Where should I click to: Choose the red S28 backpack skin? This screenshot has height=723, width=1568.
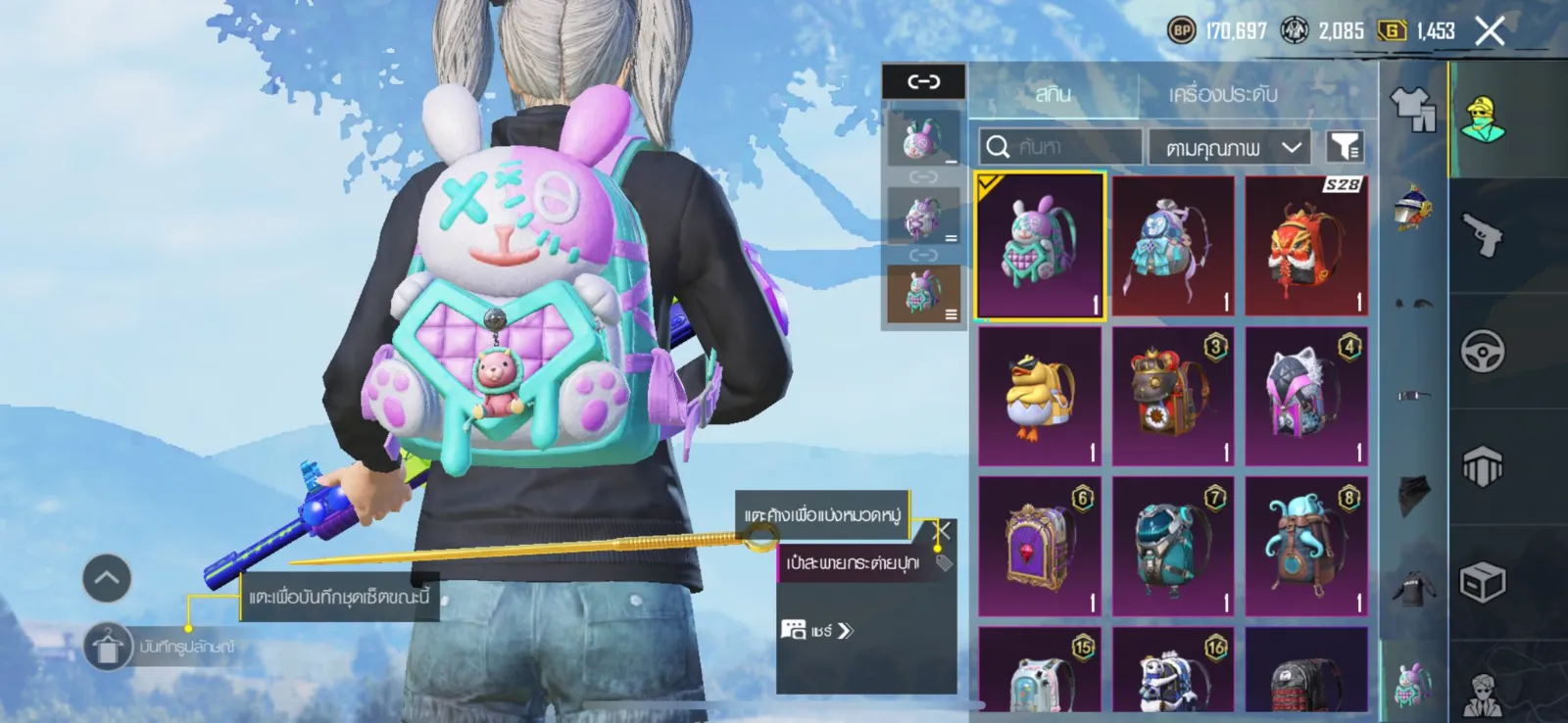(x=1306, y=246)
